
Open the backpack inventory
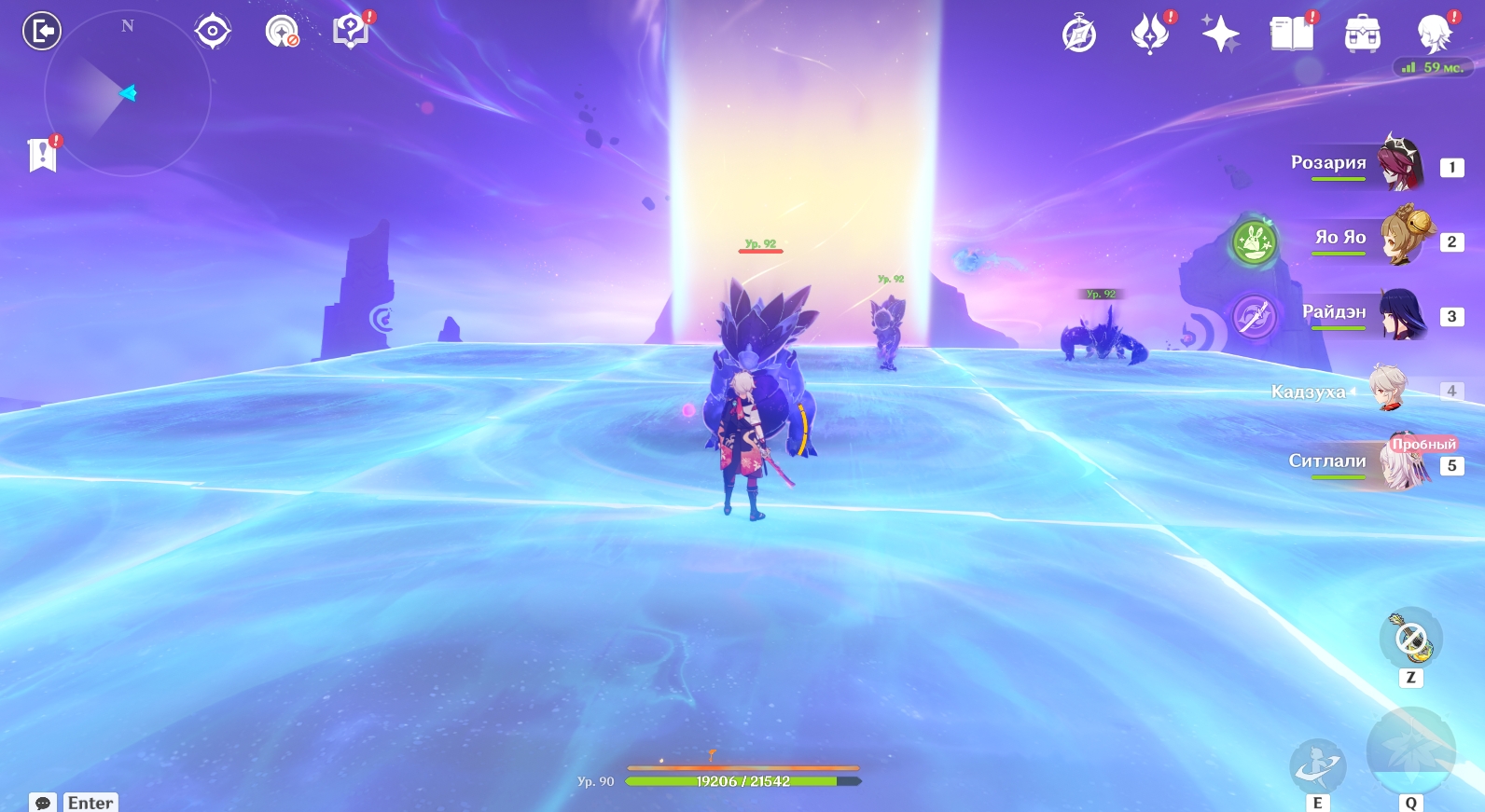[x=1362, y=35]
